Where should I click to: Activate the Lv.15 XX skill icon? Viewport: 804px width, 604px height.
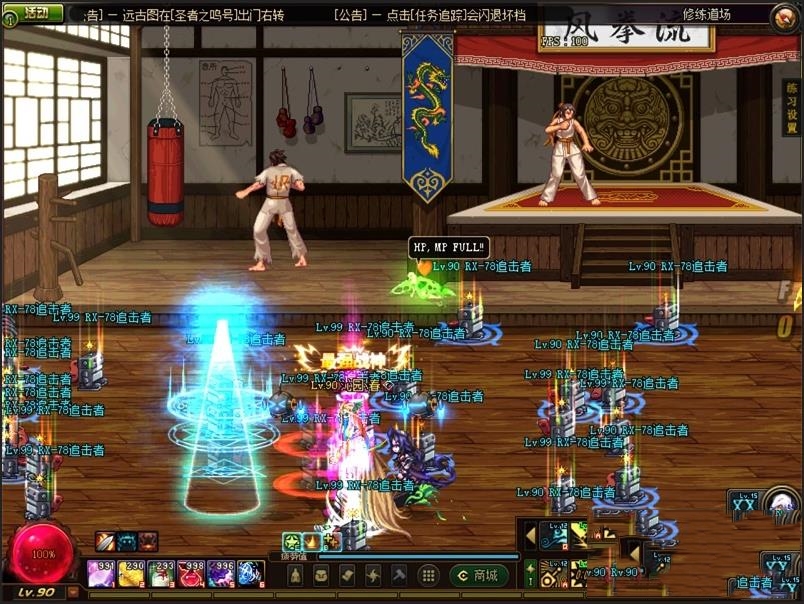pos(744,504)
